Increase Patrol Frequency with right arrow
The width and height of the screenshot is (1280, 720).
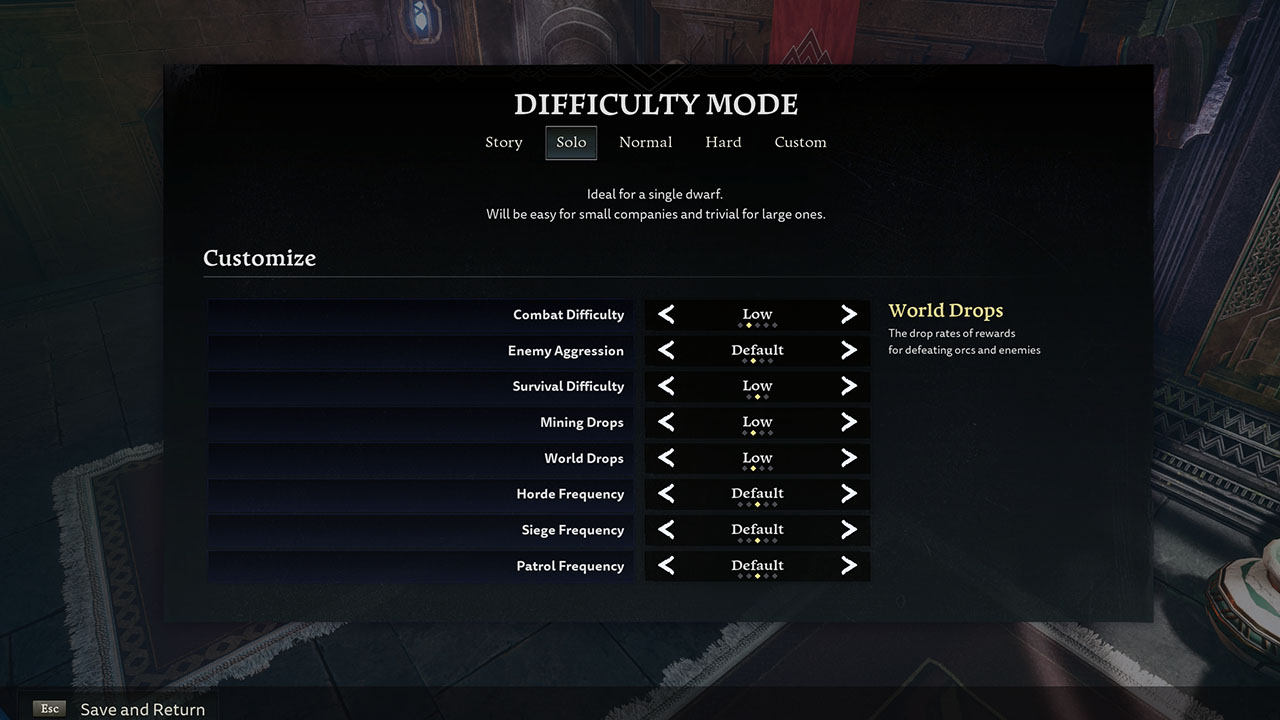[x=849, y=566]
